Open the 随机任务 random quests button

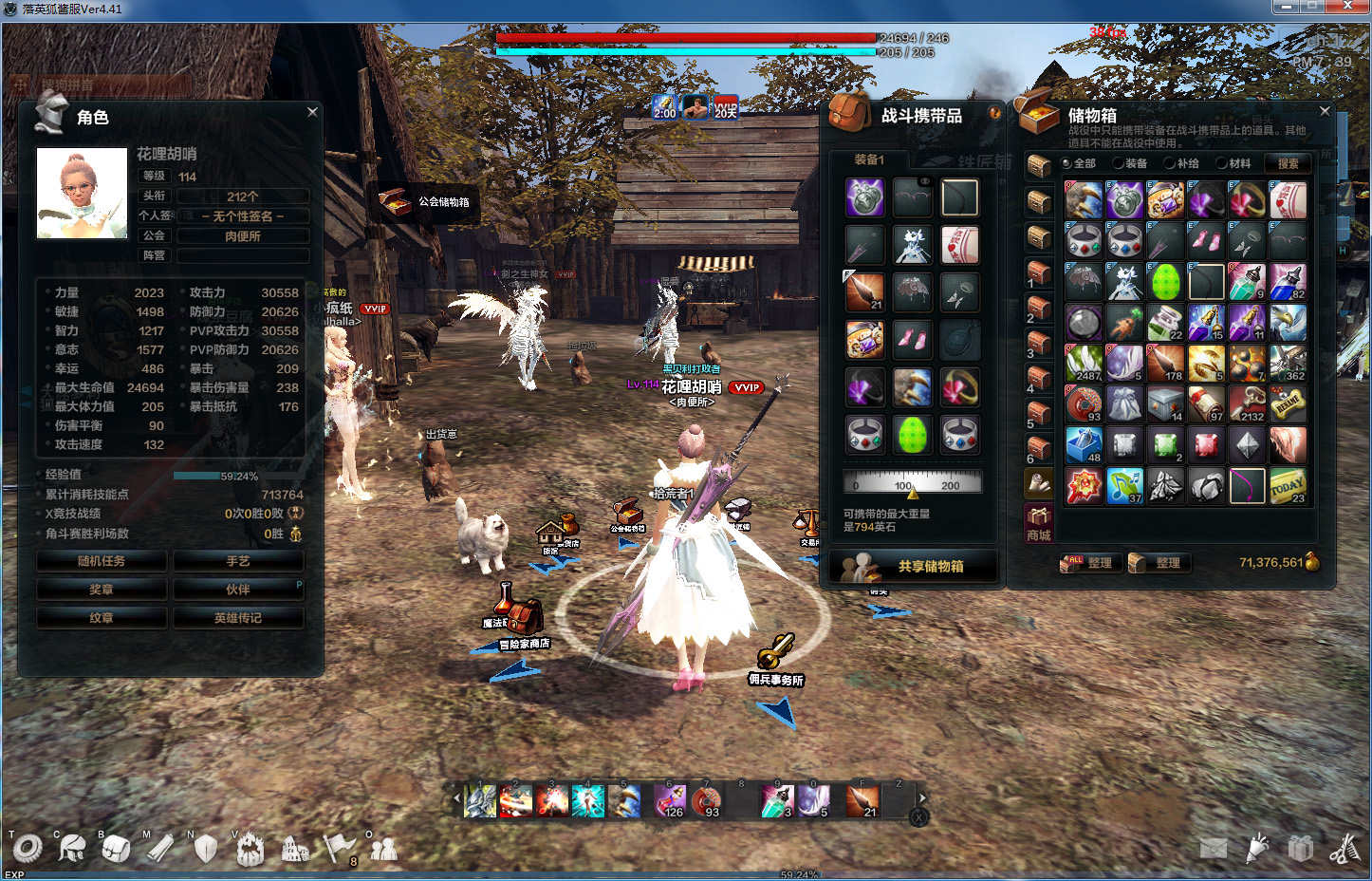(x=102, y=561)
